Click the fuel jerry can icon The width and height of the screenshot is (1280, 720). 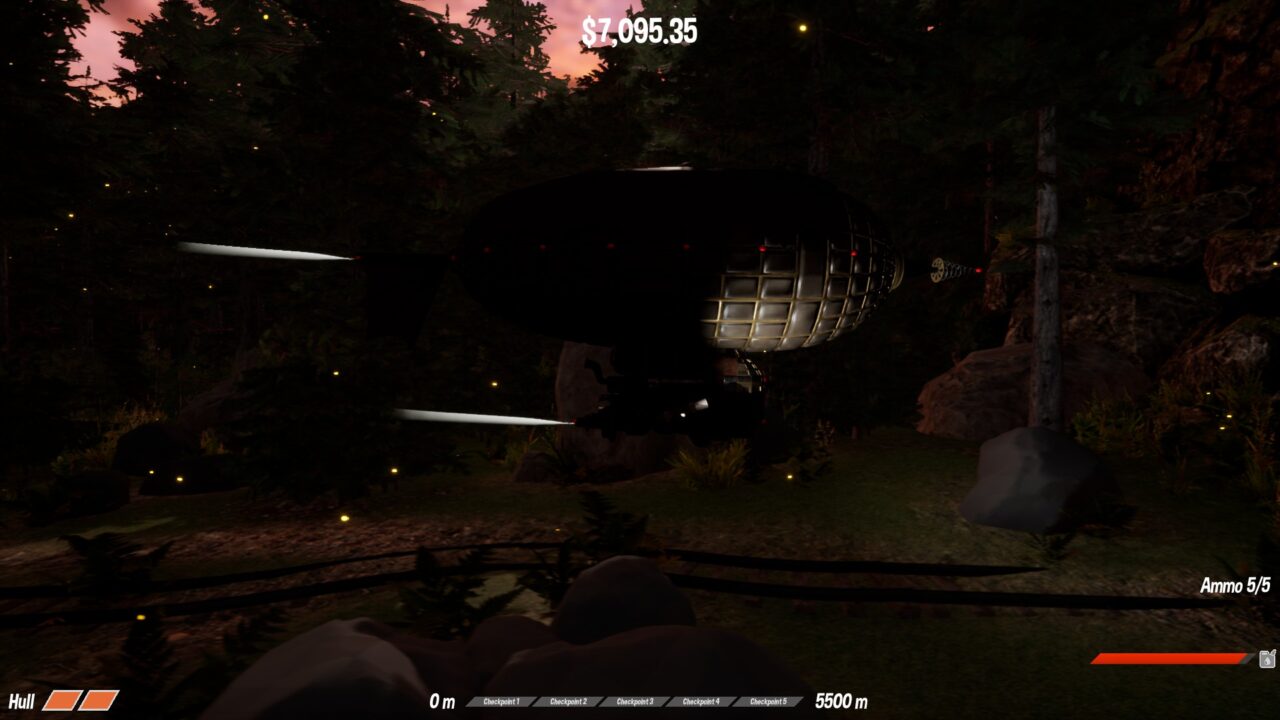click(1267, 658)
